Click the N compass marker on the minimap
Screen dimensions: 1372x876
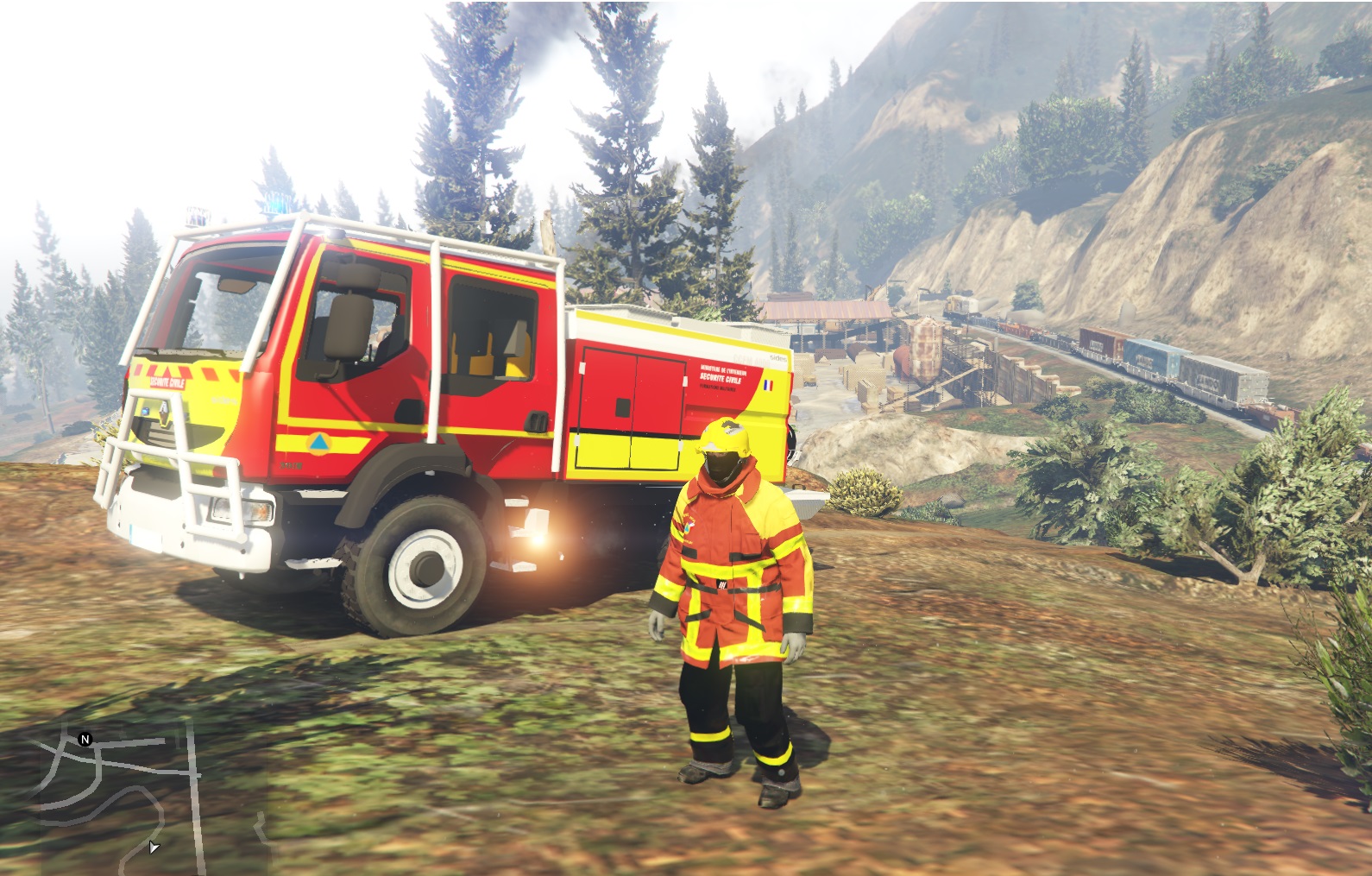coord(84,740)
